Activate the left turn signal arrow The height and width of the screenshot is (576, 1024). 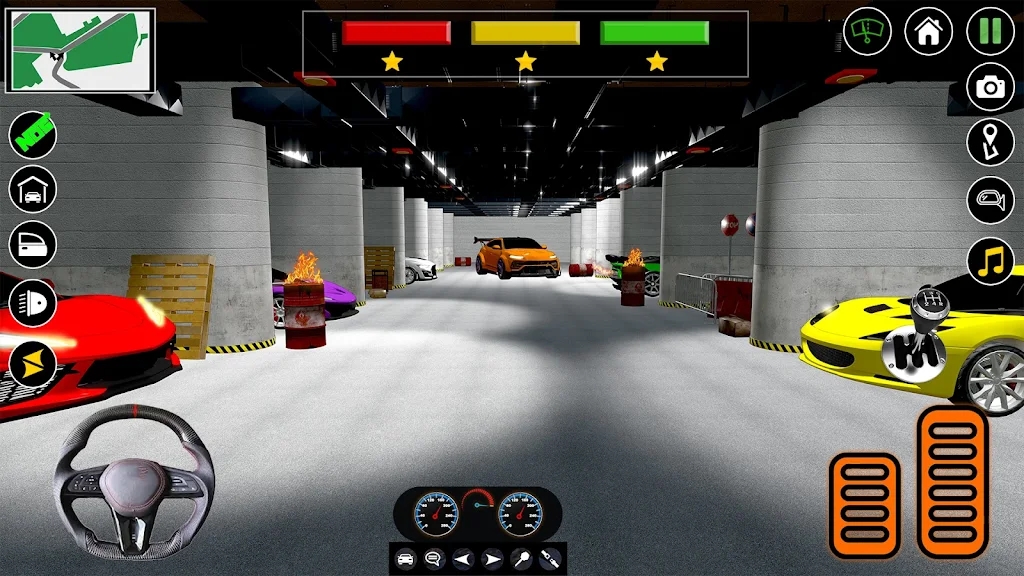point(462,559)
